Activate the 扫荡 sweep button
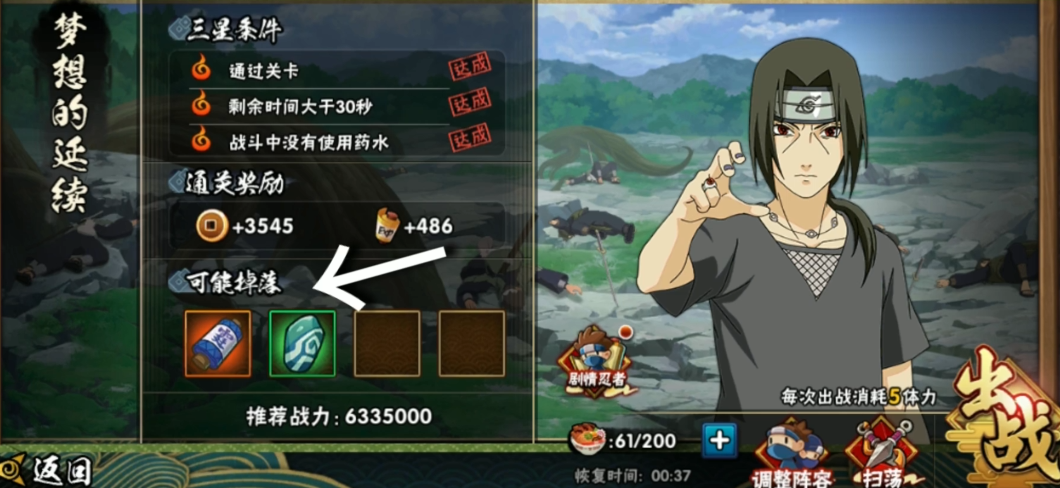The image size is (1060, 488). 882,455
